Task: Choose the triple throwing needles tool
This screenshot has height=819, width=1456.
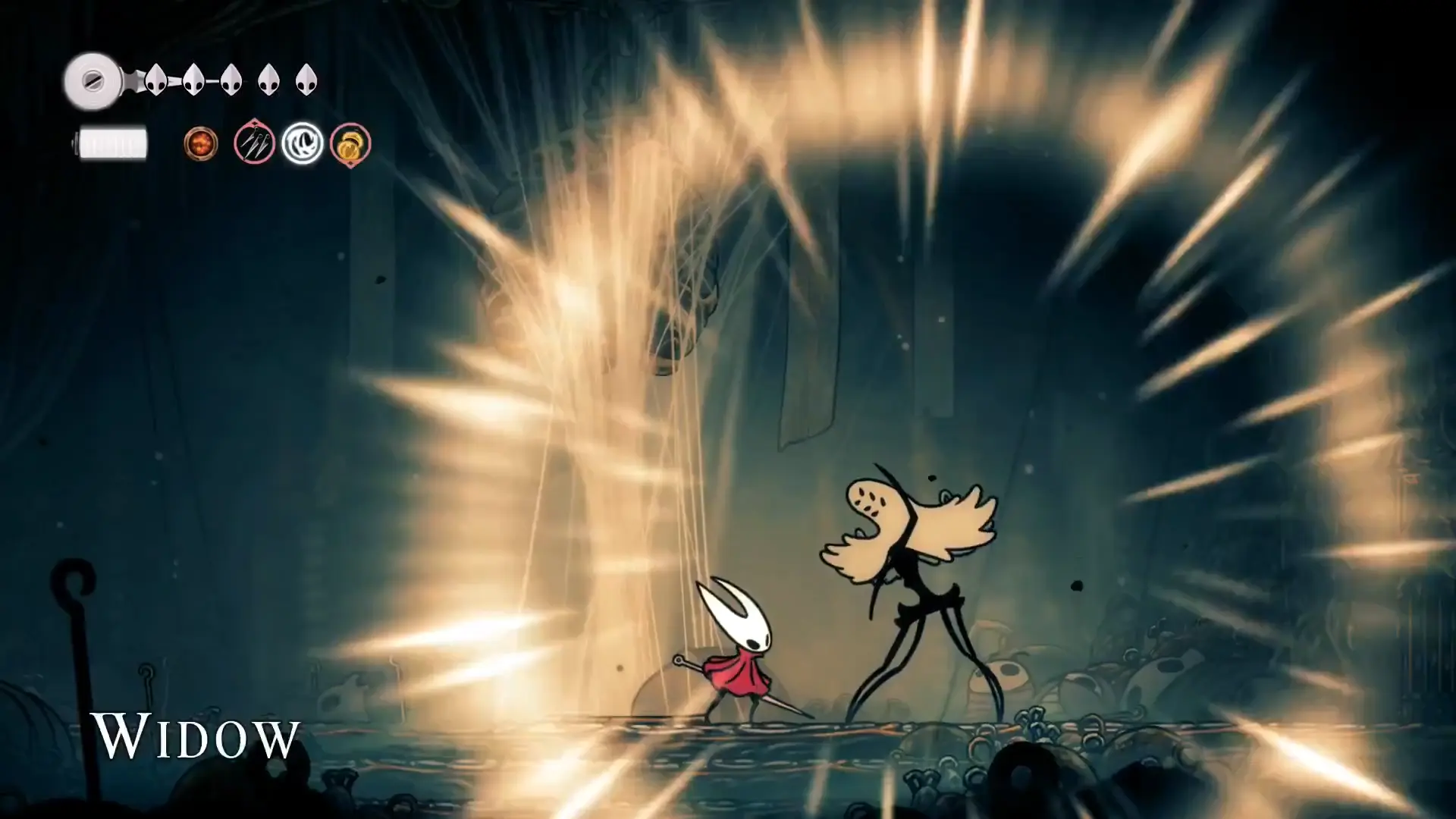Action: click(254, 143)
